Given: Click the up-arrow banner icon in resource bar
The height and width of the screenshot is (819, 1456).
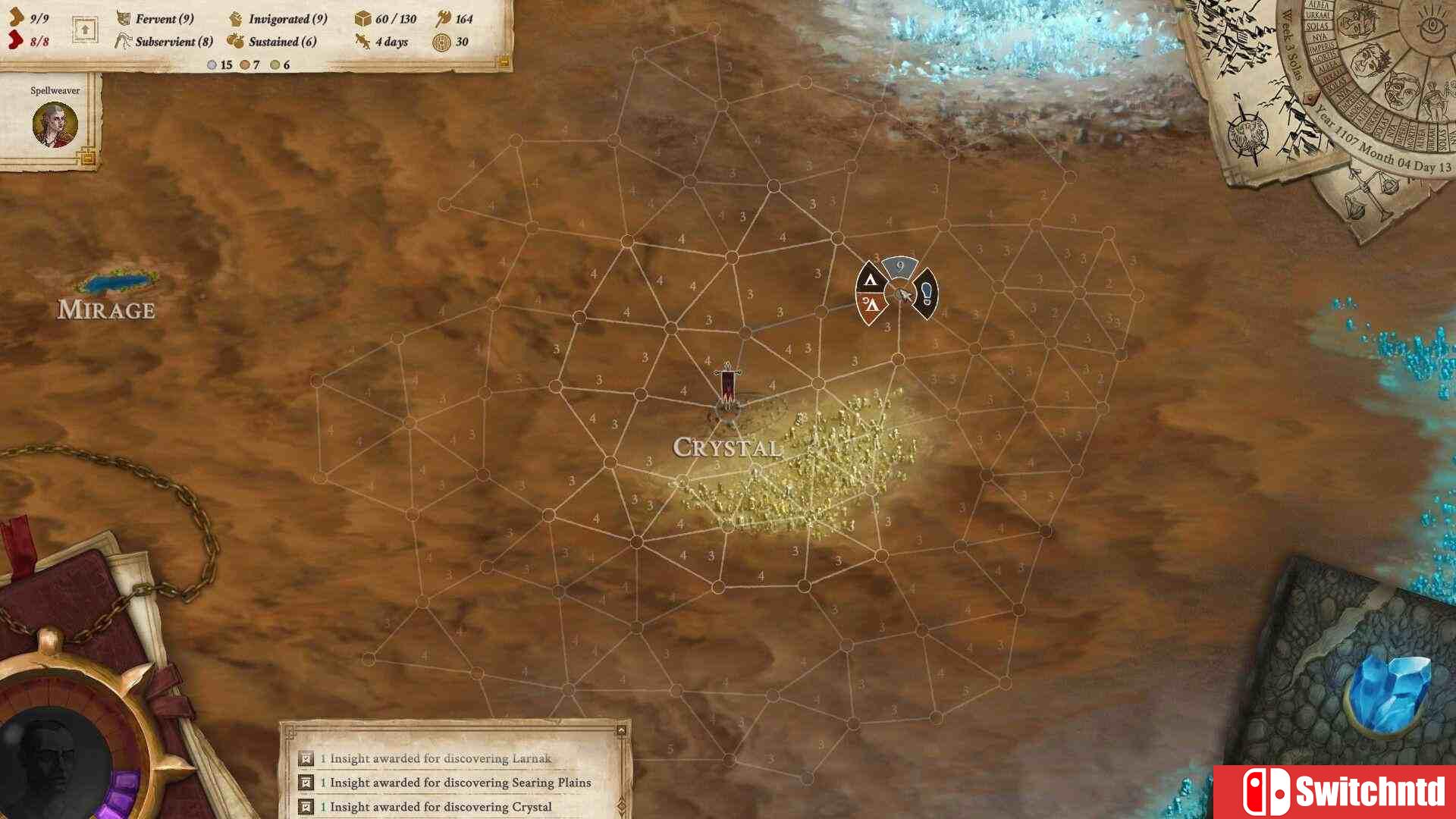Looking at the screenshot, I should point(85,29).
